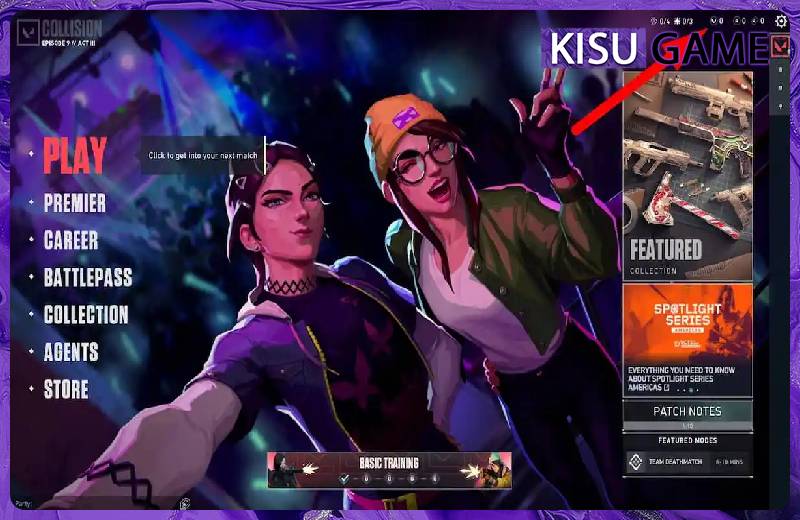This screenshot has height=520, width=800.
Task: Open the Premier menu
Action: pyautogui.click(x=75, y=204)
